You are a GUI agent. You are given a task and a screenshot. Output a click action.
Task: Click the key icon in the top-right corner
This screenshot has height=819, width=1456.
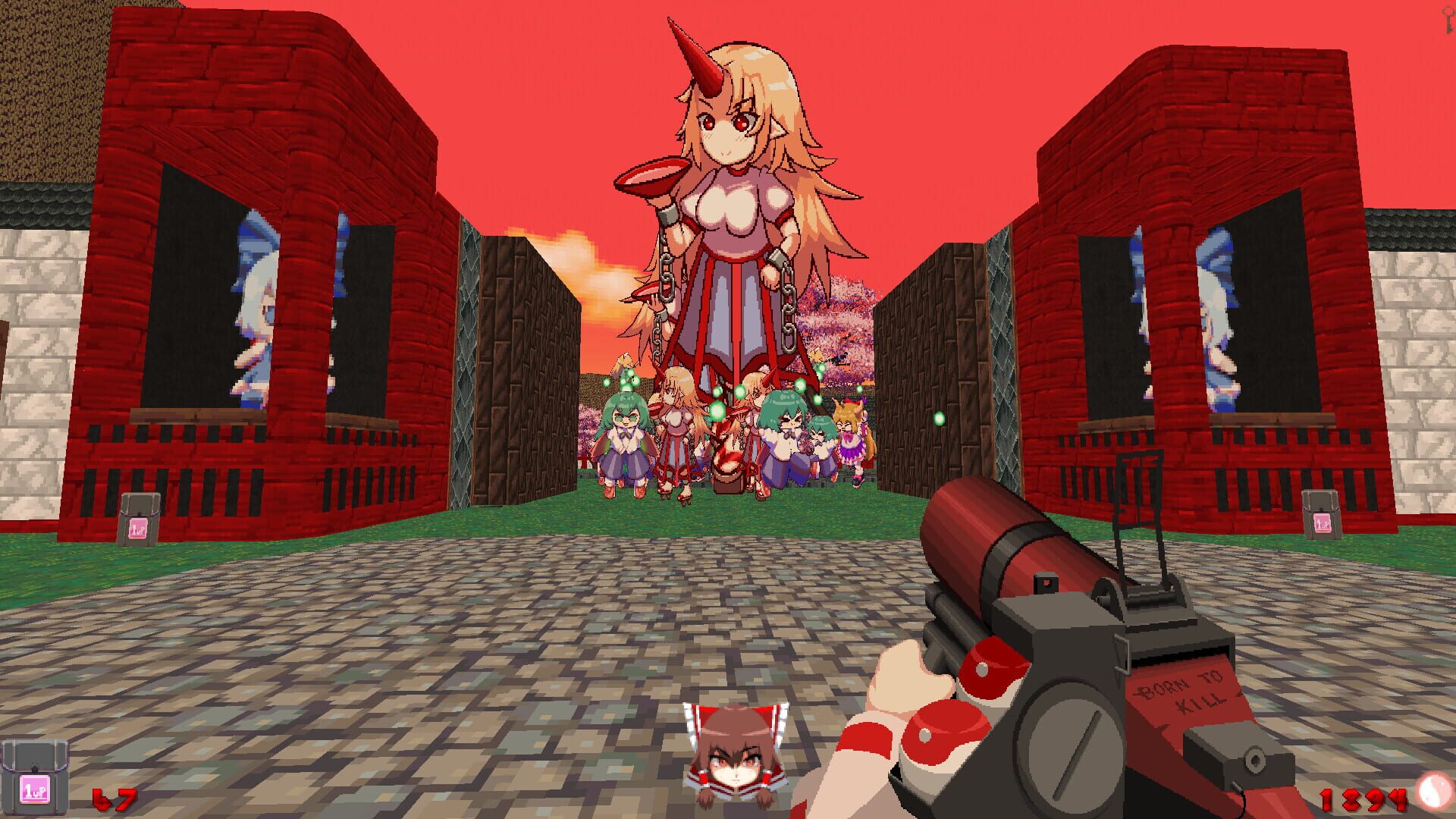[1448, 21]
